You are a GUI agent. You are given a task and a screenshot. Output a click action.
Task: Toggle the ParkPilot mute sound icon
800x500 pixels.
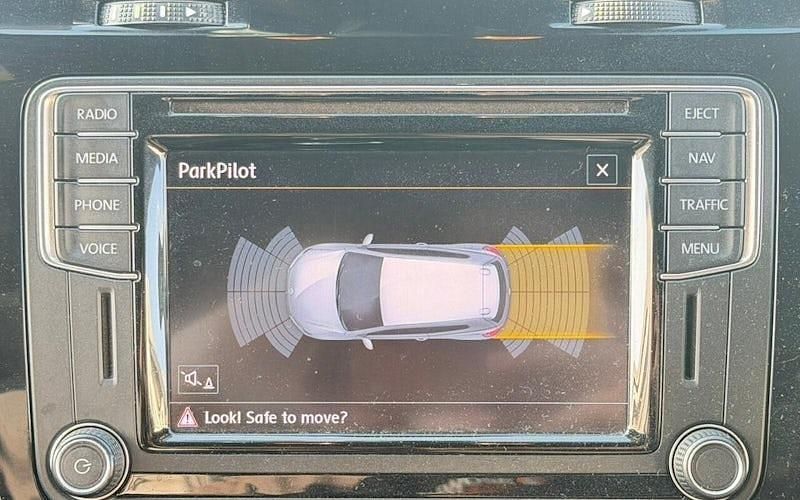click(198, 379)
